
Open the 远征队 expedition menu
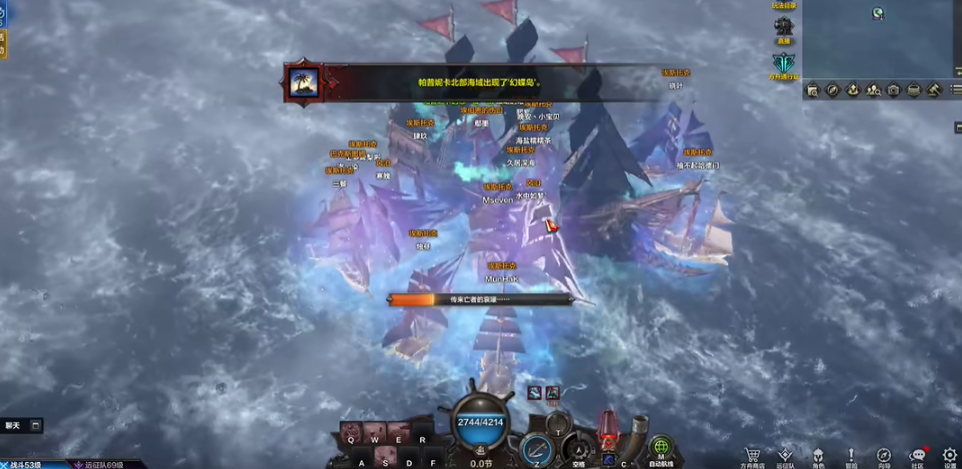(x=785, y=453)
